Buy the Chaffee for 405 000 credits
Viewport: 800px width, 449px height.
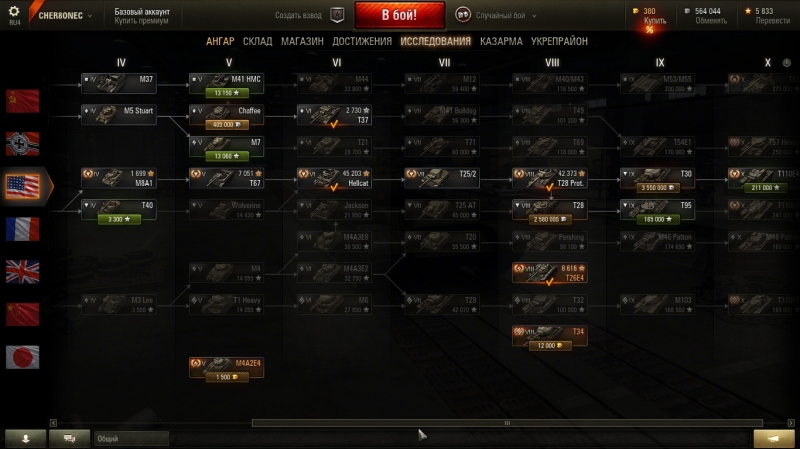click(x=226, y=125)
